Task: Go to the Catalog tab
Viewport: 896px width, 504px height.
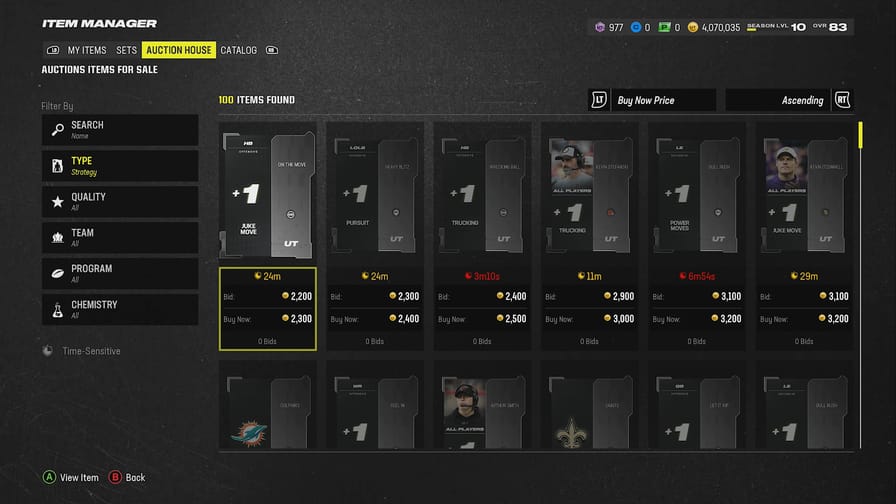Action: 239,50
